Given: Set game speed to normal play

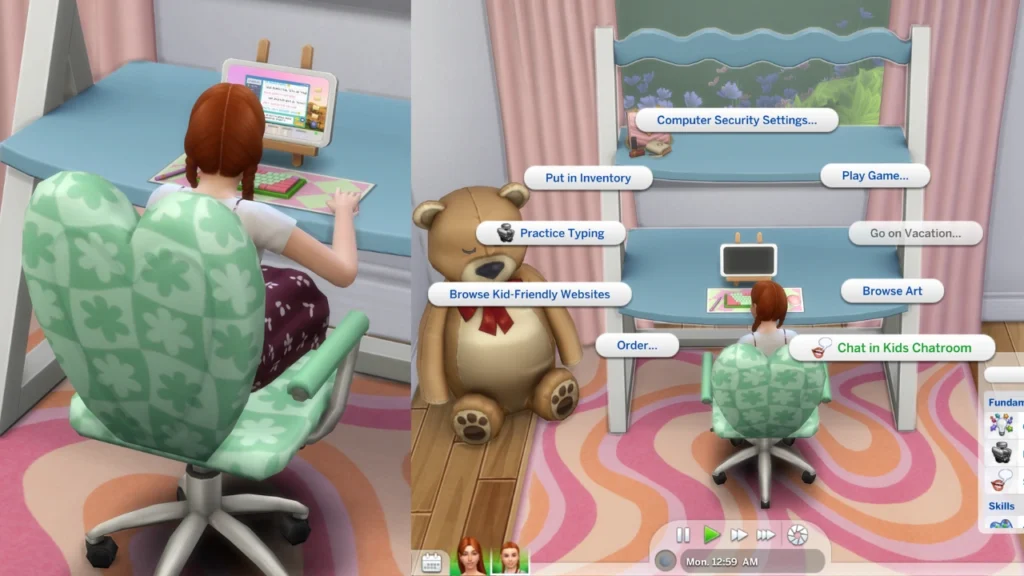Looking at the screenshot, I should pos(711,535).
